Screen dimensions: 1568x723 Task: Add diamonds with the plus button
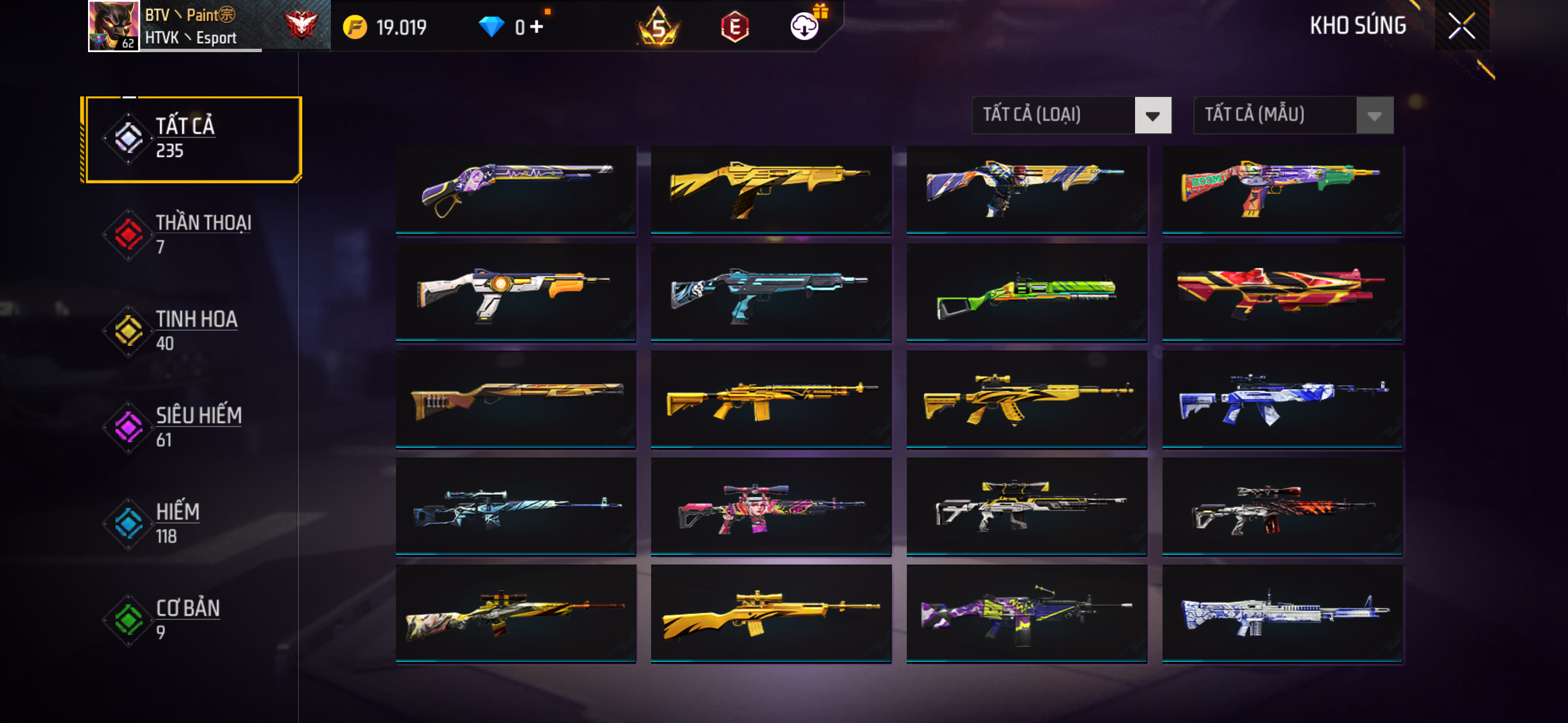click(x=537, y=27)
